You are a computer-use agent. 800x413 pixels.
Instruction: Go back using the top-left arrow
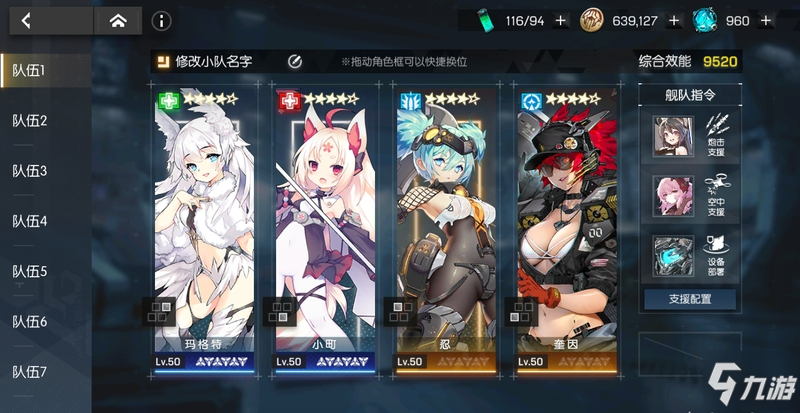pyautogui.click(x=26, y=20)
